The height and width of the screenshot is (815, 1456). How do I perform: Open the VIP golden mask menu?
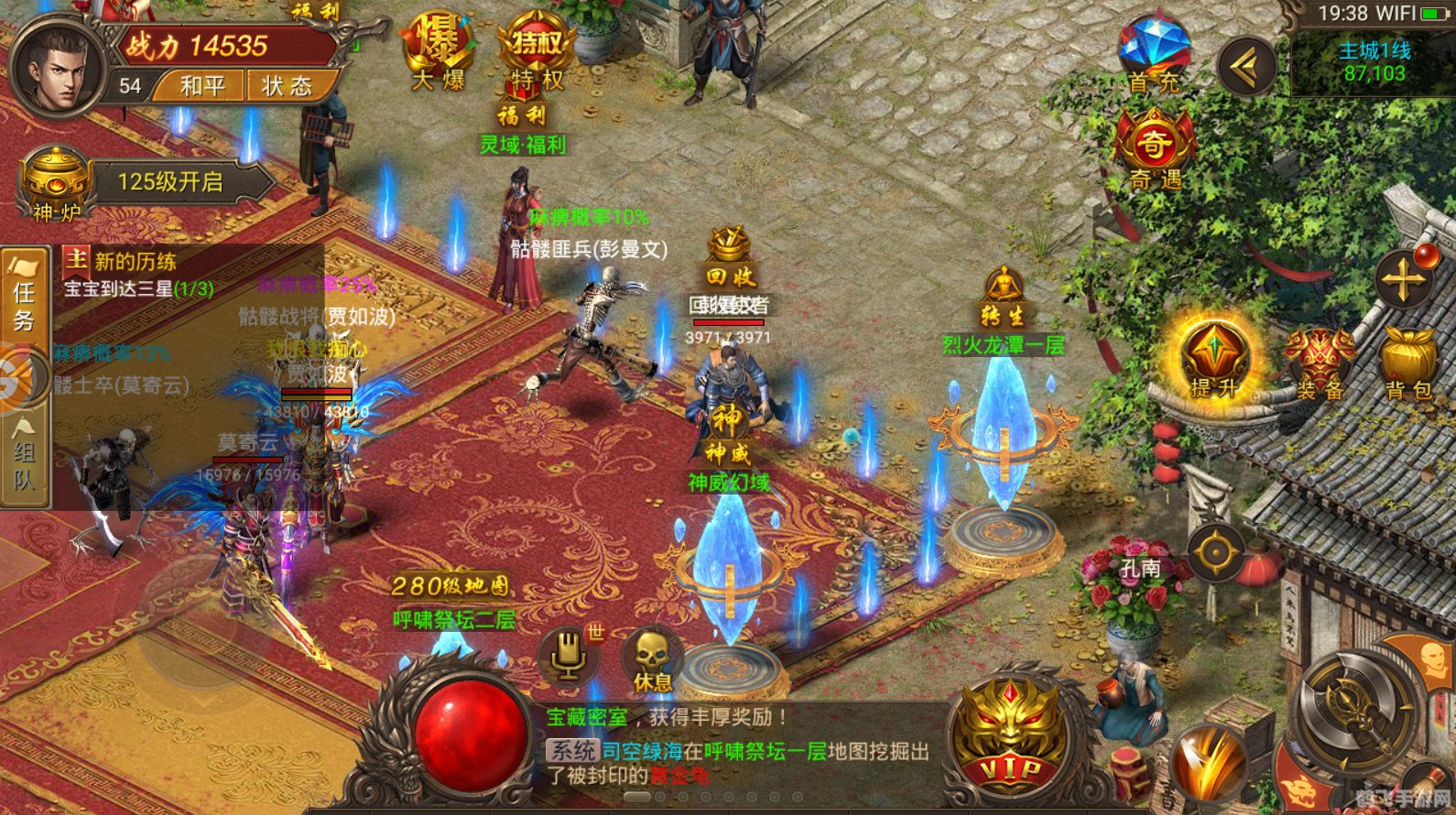point(1011,733)
